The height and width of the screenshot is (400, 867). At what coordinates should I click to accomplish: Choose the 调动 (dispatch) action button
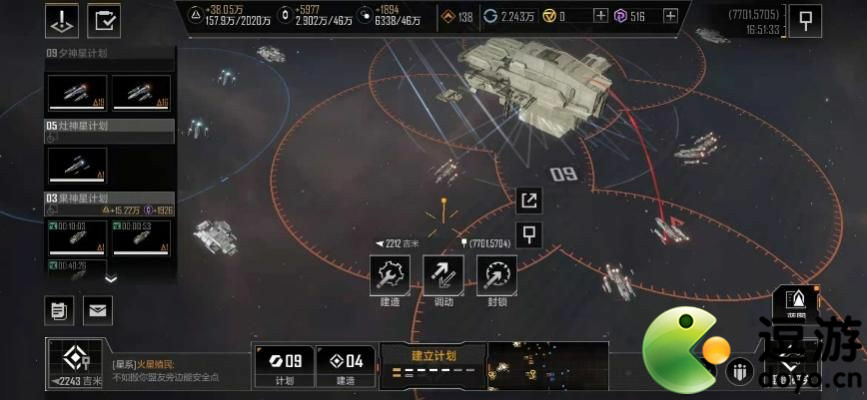point(443,274)
